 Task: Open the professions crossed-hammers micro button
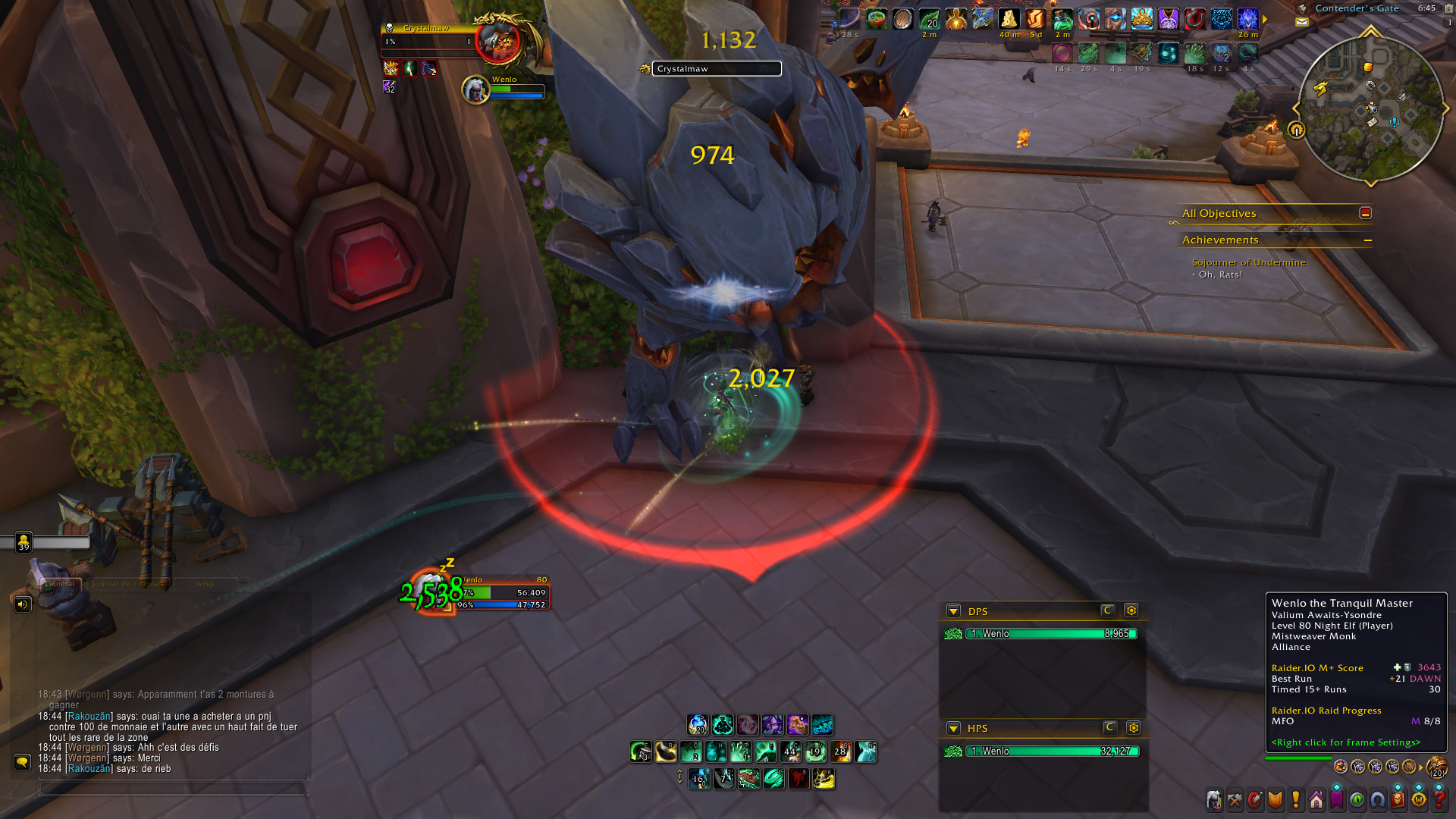(x=1235, y=800)
